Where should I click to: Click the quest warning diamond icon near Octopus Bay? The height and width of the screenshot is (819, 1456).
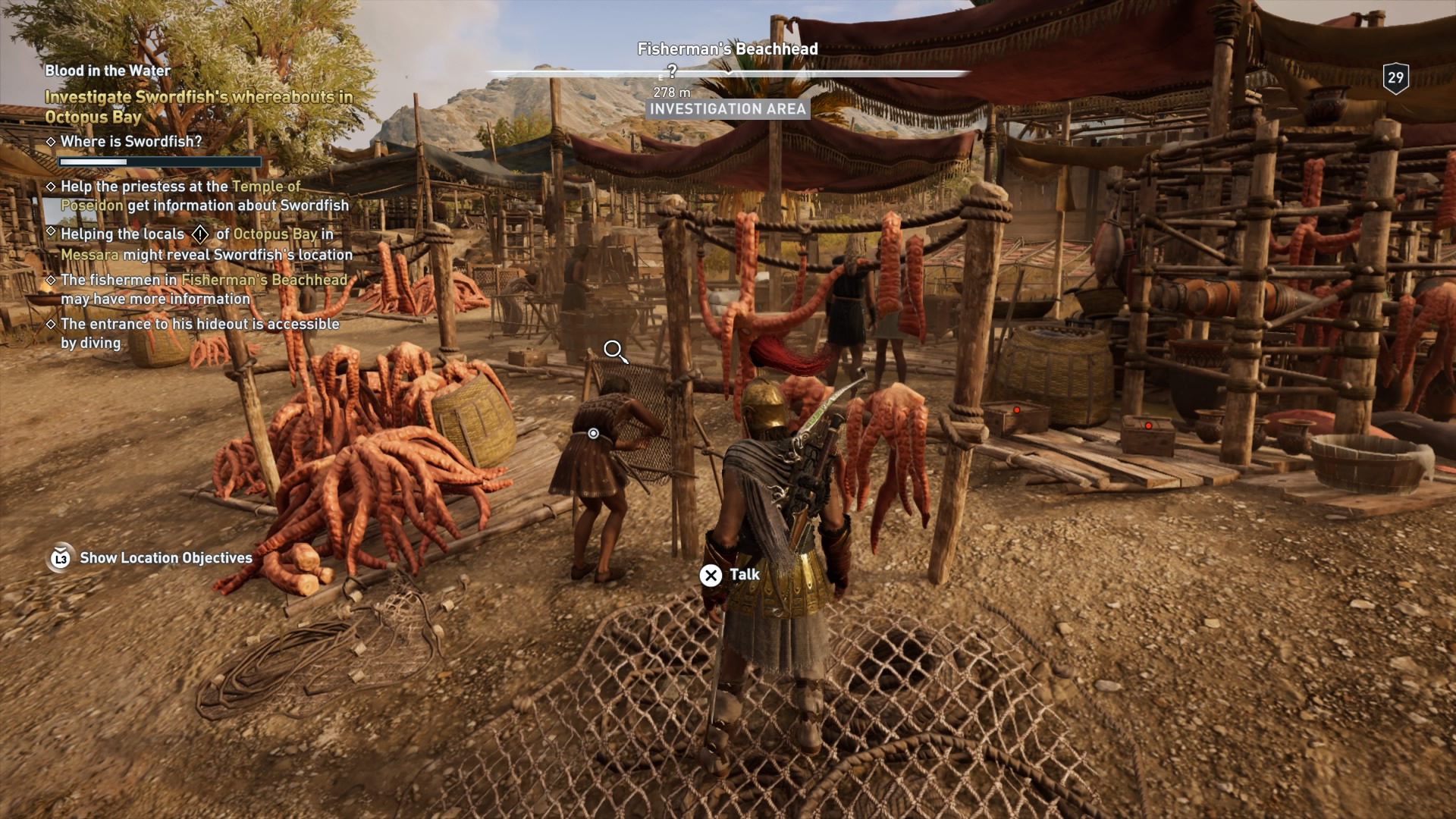coord(199,235)
